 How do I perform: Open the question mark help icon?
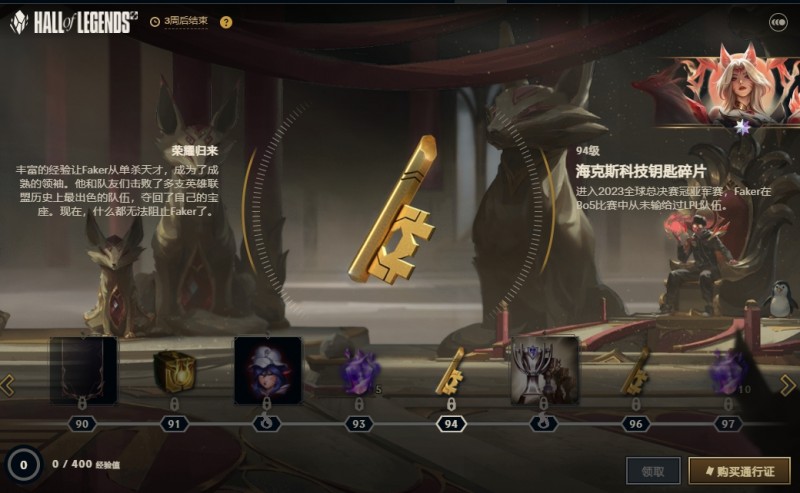(x=226, y=22)
